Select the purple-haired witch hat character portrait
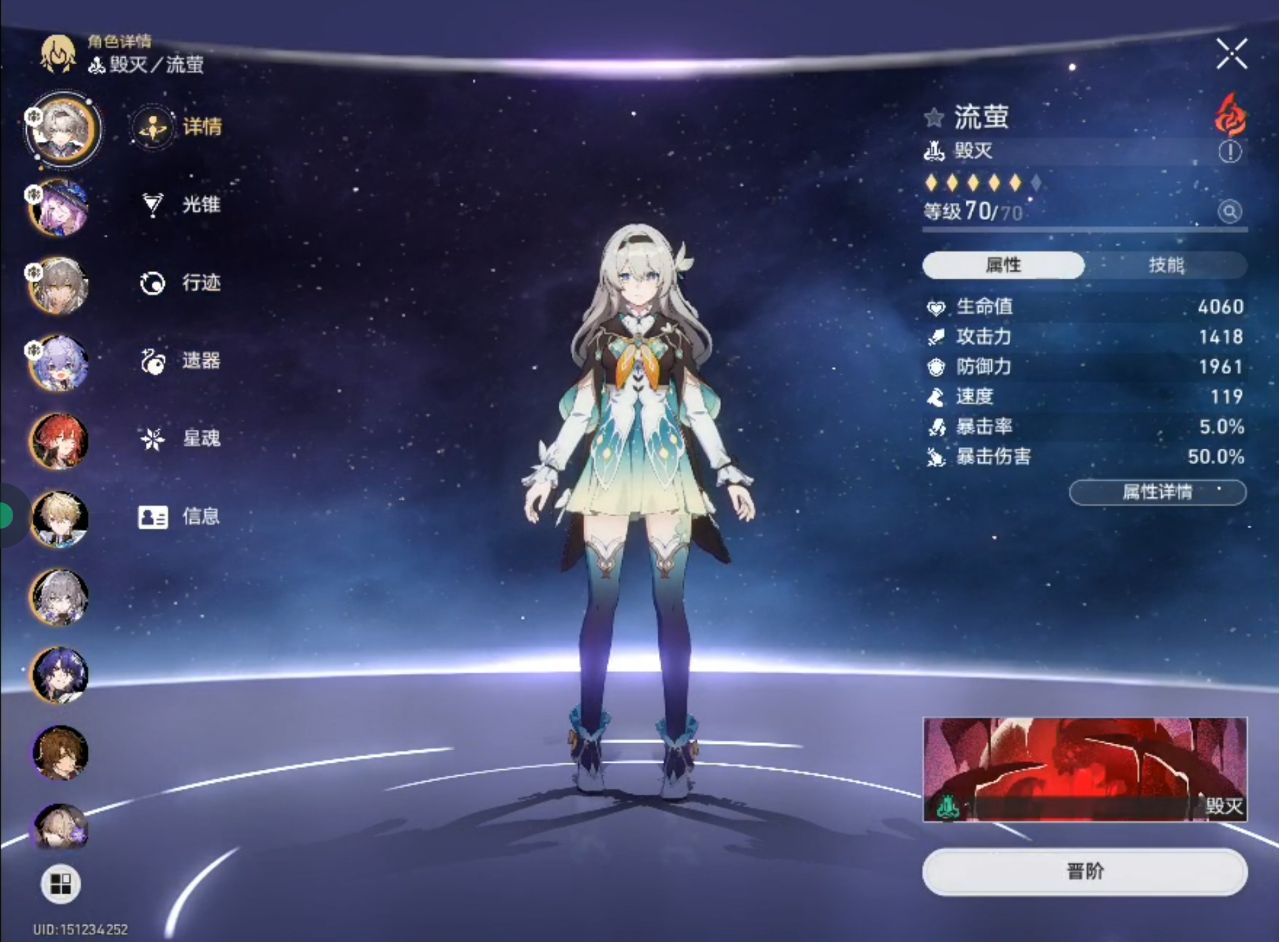This screenshot has height=942, width=1279. point(60,207)
